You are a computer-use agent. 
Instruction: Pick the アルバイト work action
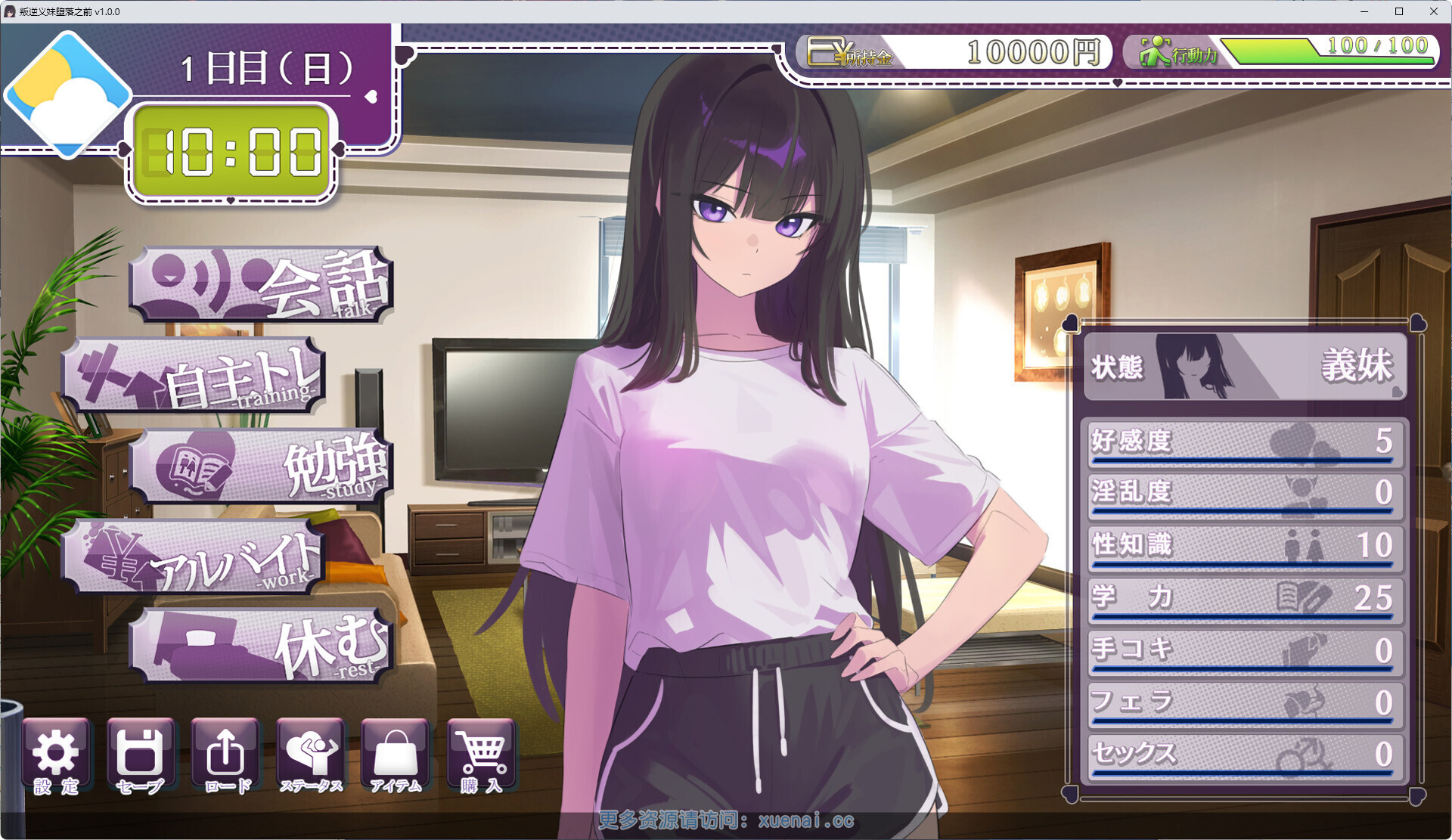click(x=194, y=557)
